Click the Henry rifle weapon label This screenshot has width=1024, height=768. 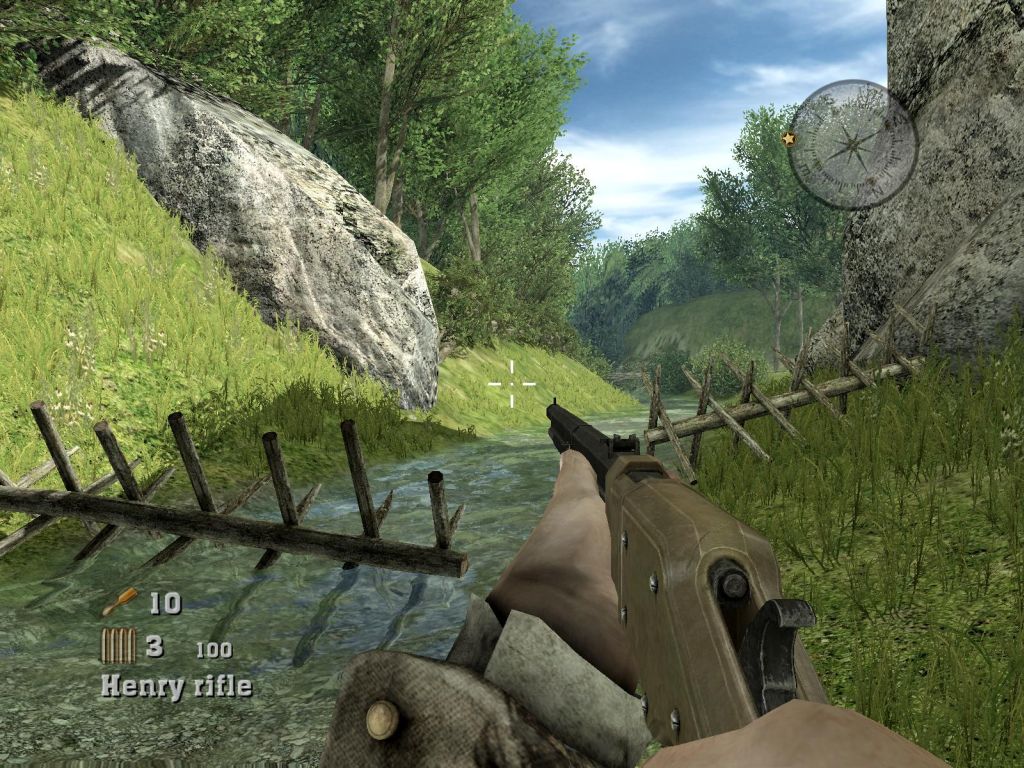[x=176, y=686]
